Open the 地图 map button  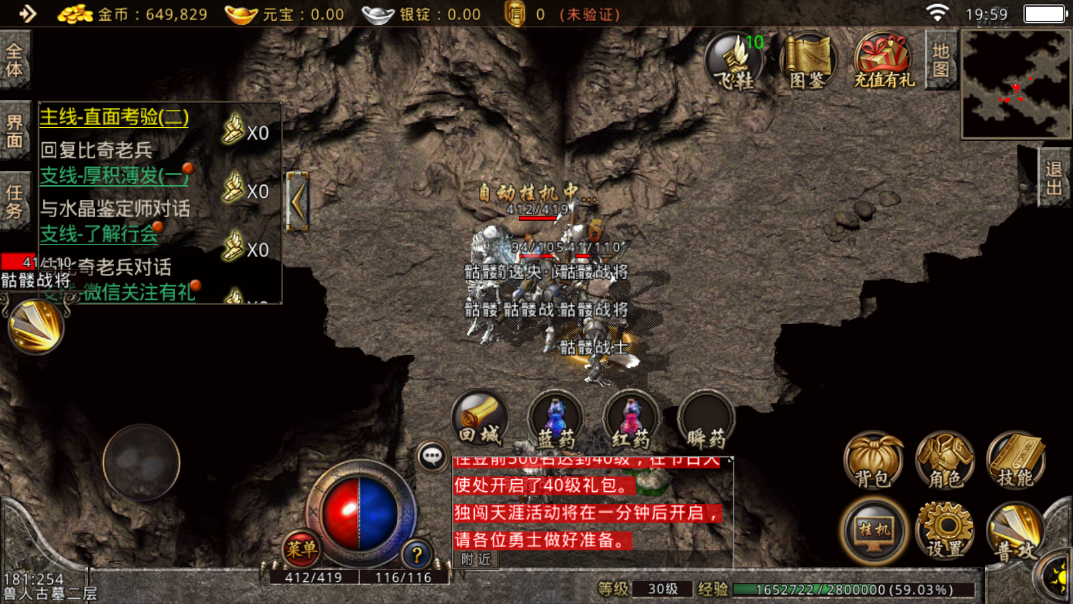coord(940,59)
